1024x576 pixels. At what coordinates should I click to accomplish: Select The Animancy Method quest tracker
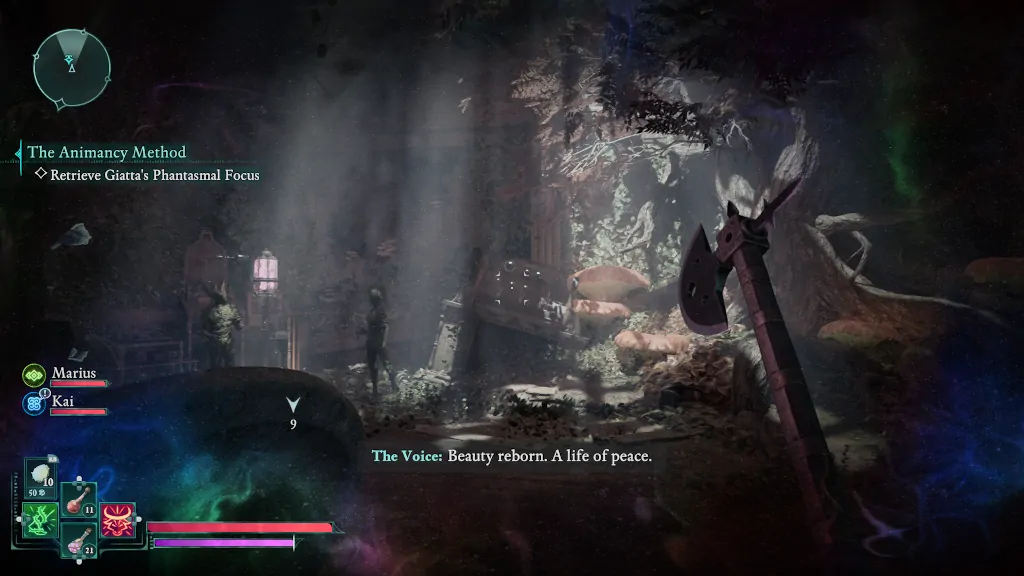pos(106,152)
